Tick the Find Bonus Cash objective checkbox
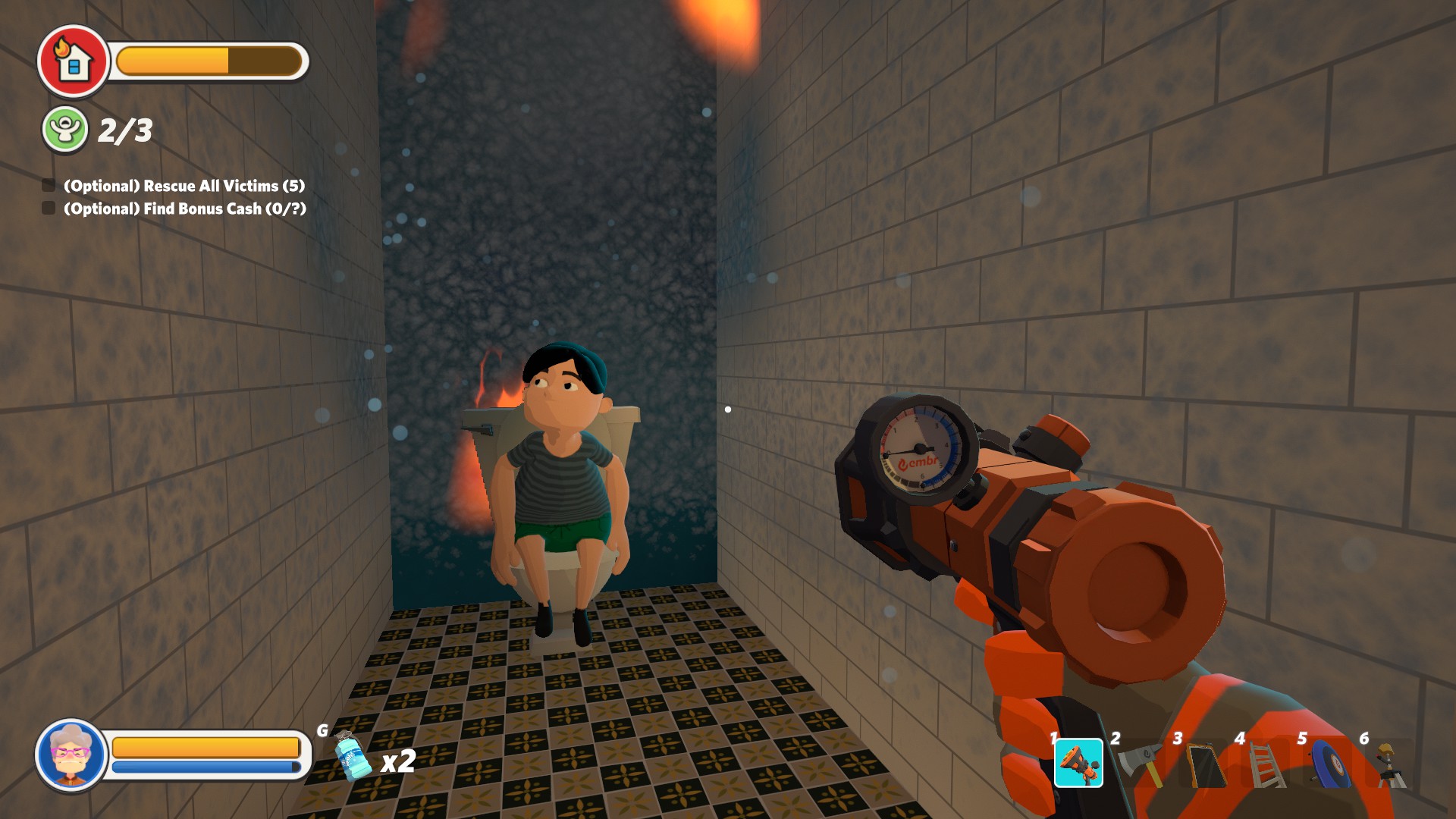The width and height of the screenshot is (1456, 819). [x=49, y=209]
